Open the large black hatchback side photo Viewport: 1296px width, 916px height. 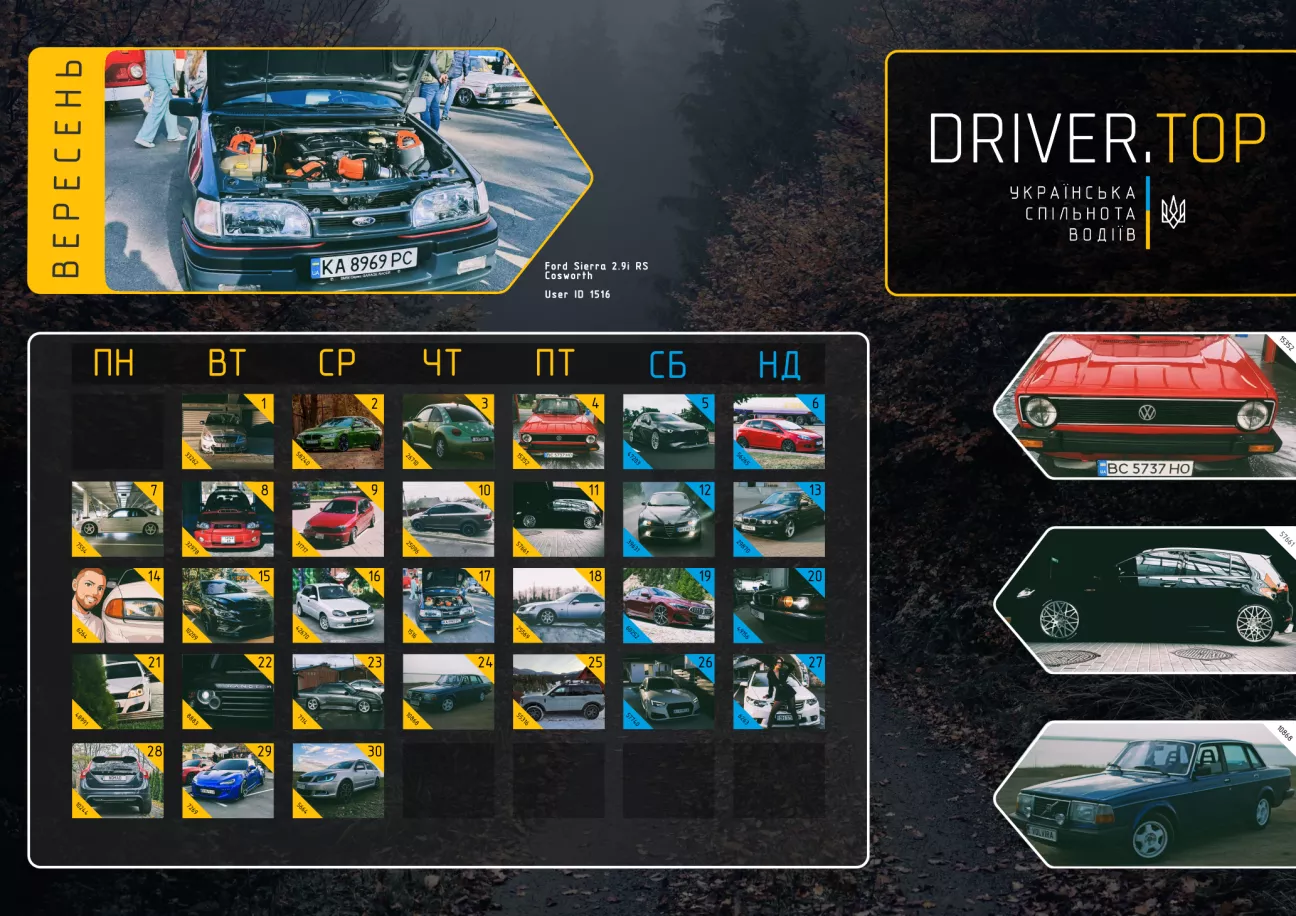click(x=1150, y=600)
